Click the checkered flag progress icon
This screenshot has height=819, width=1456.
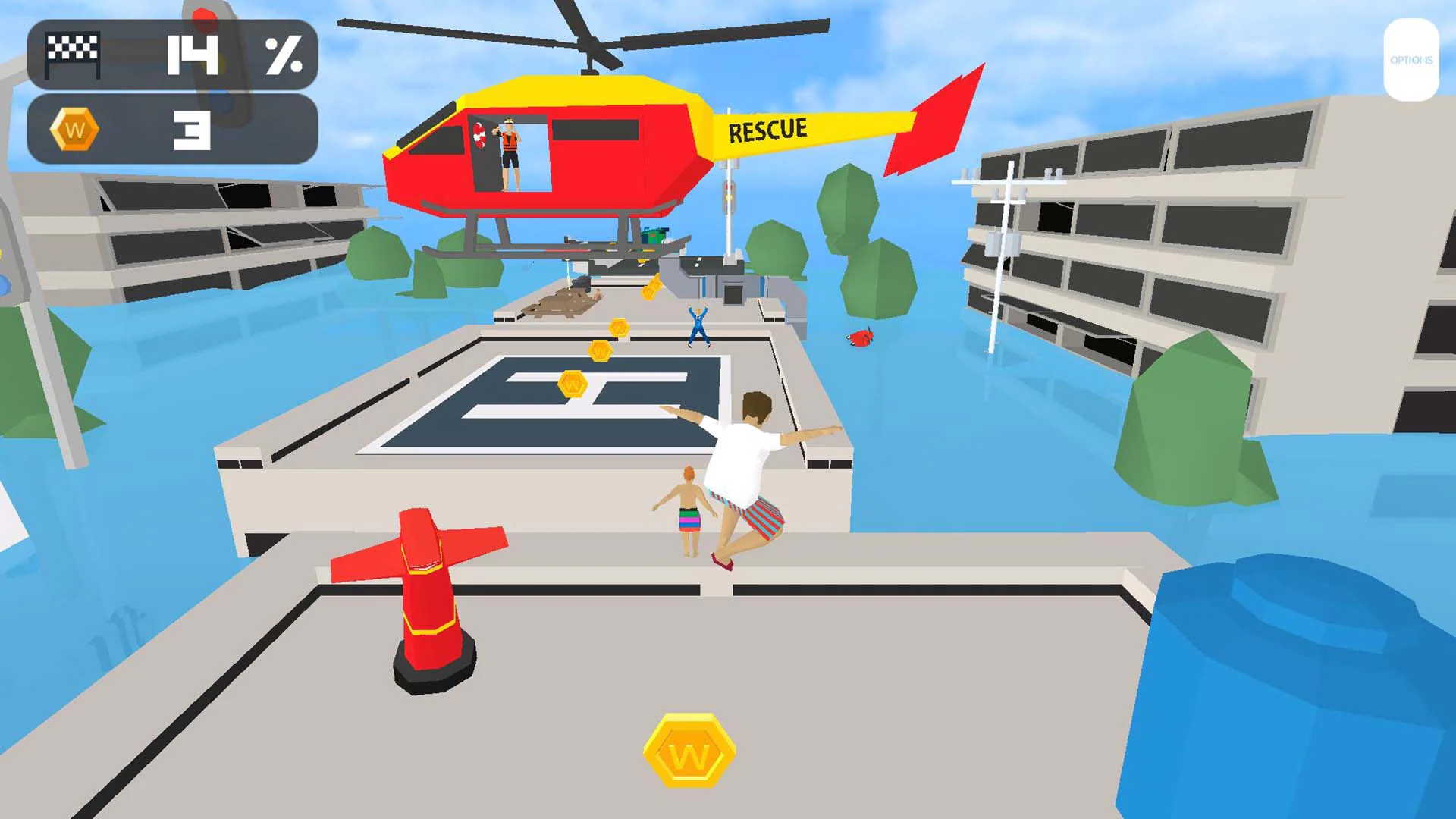pyautogui.click(x=73, y=49)
